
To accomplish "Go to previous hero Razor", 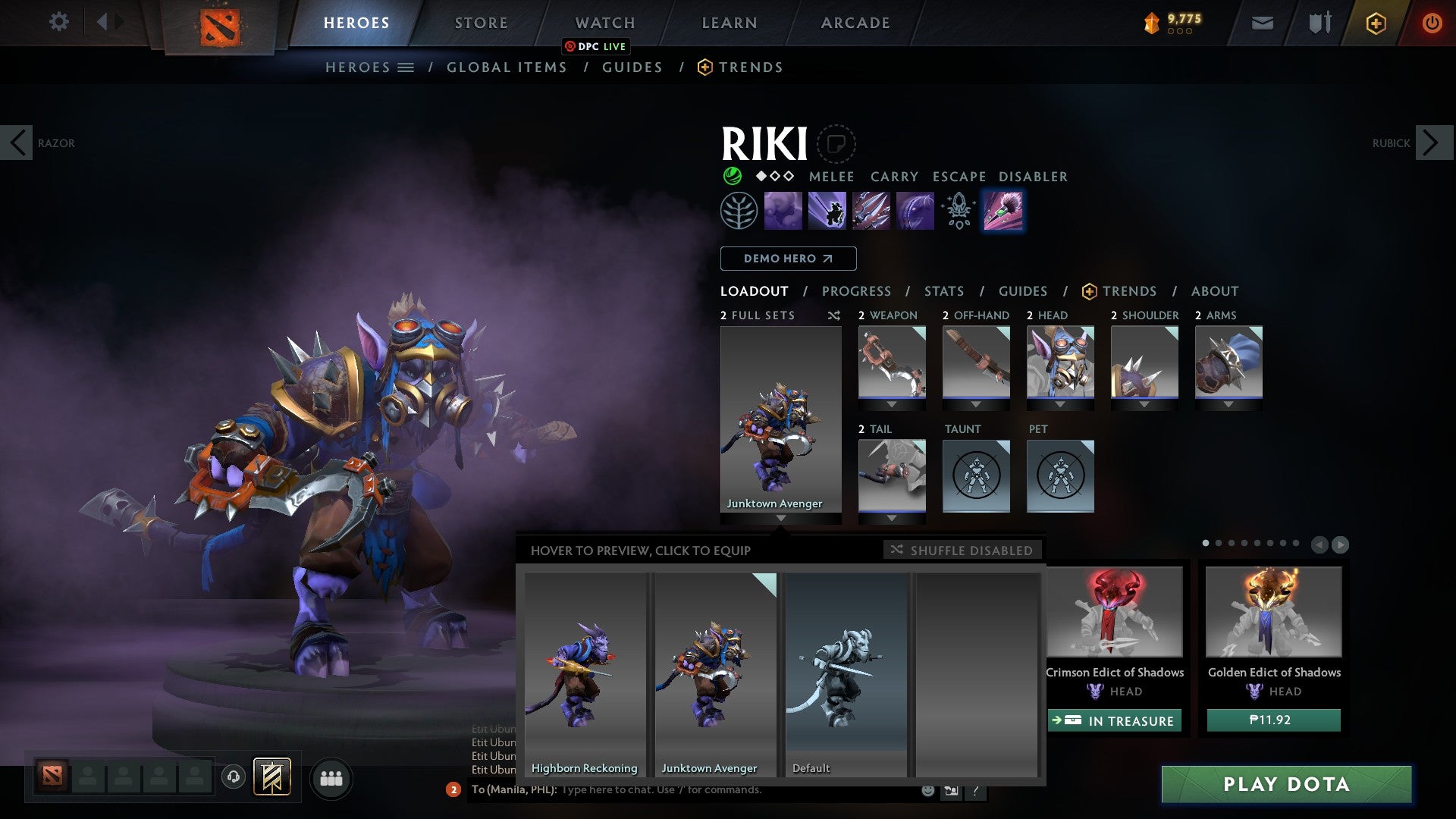I will (17, 143).
